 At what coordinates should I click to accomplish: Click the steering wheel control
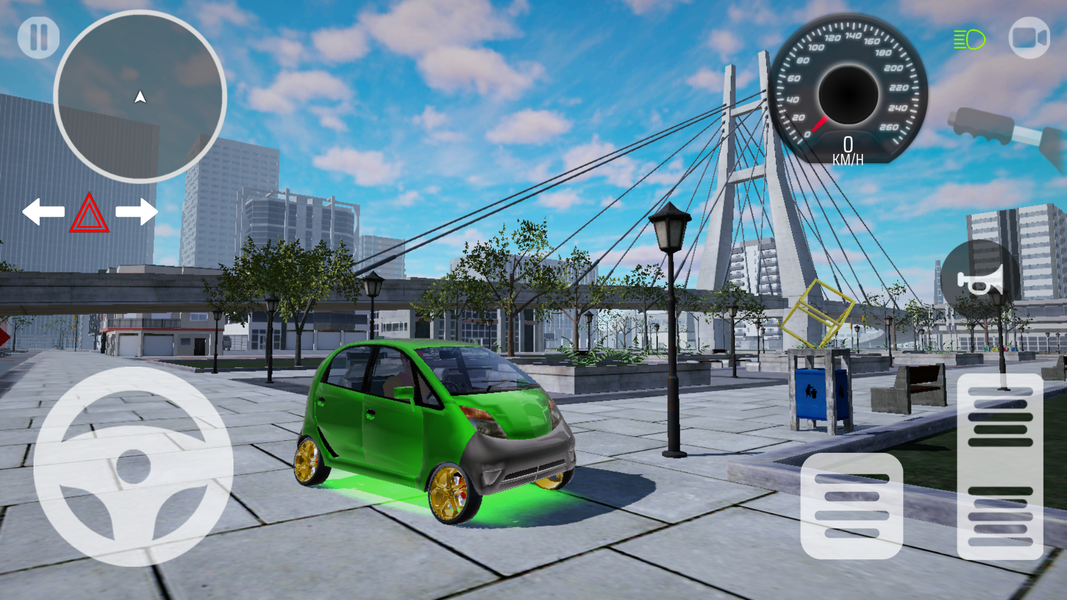click(x=133, y=466)
